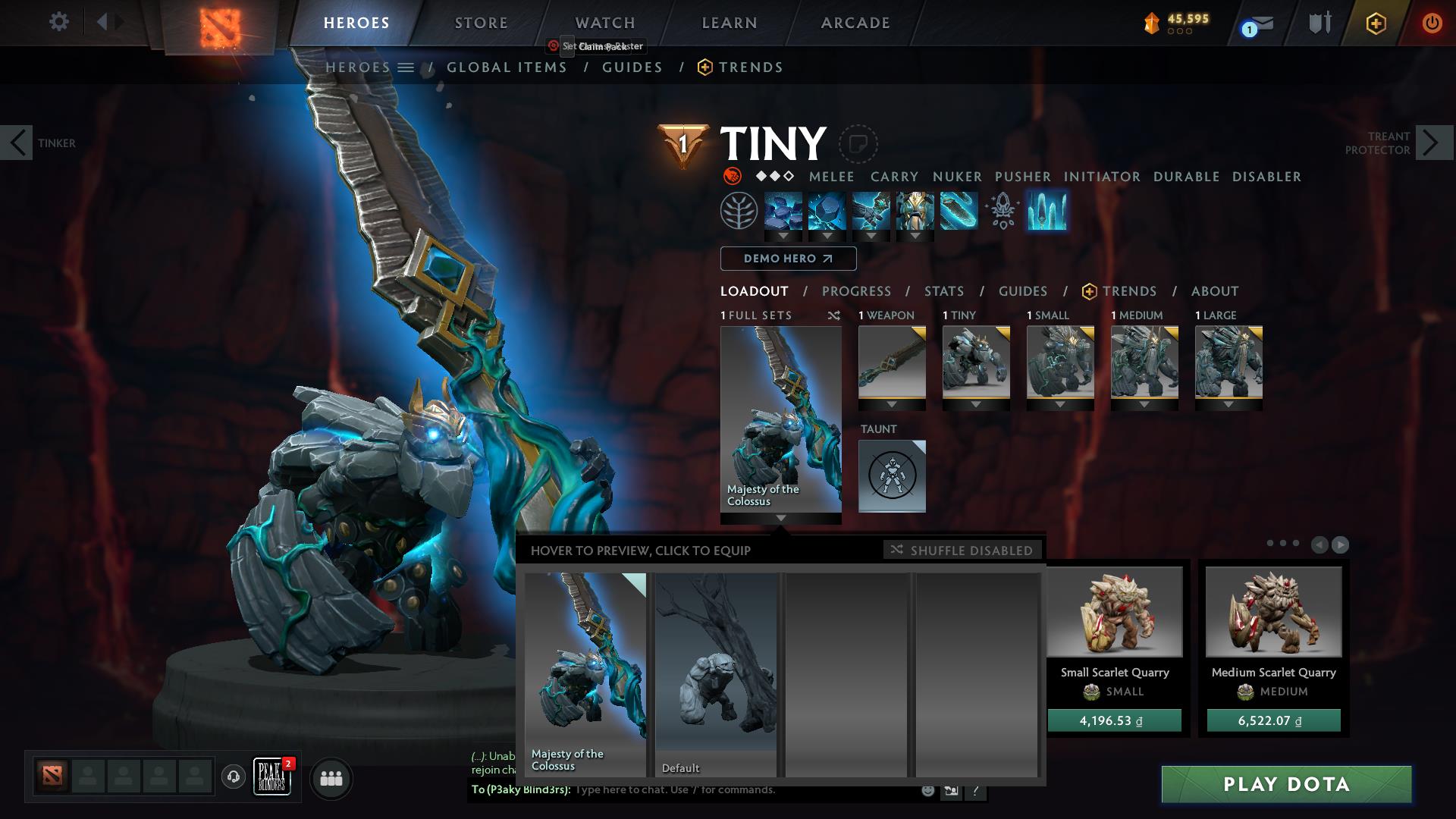Click the Shuffle Disabled control
Screen dimensions: 1456x819
(962, 551)
